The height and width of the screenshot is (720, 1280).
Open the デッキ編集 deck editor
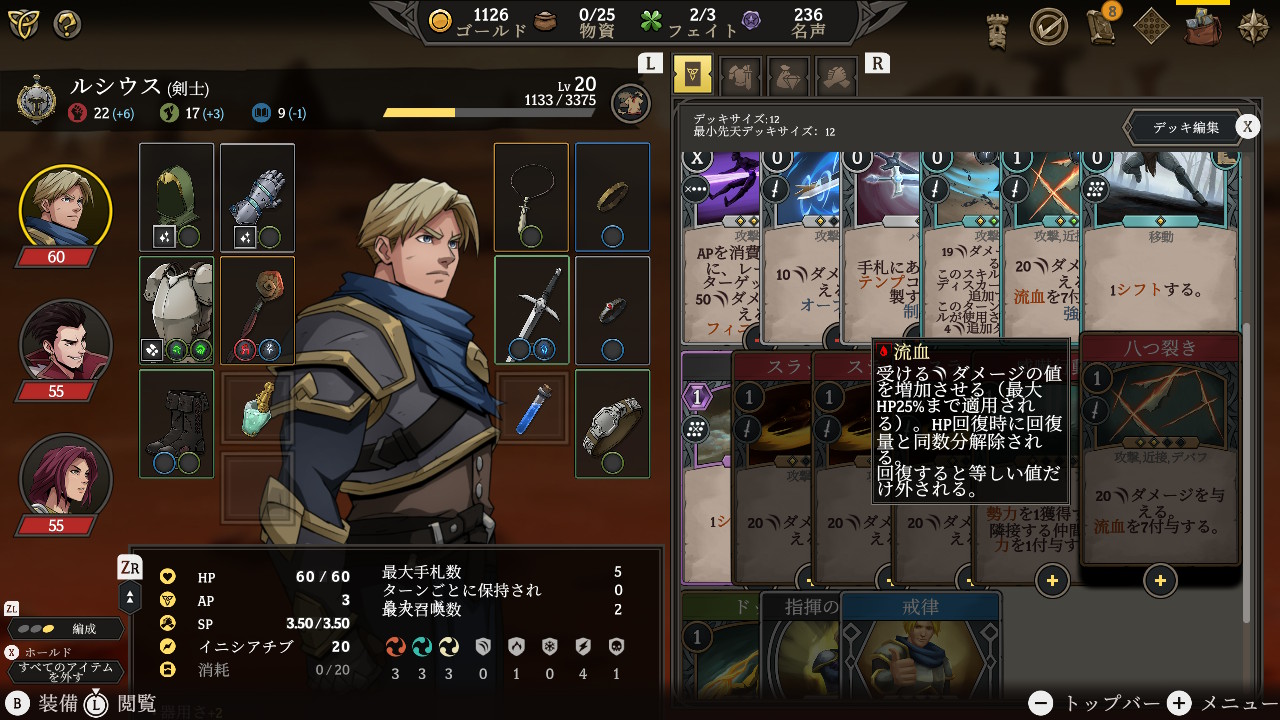tap(1185, 127)
